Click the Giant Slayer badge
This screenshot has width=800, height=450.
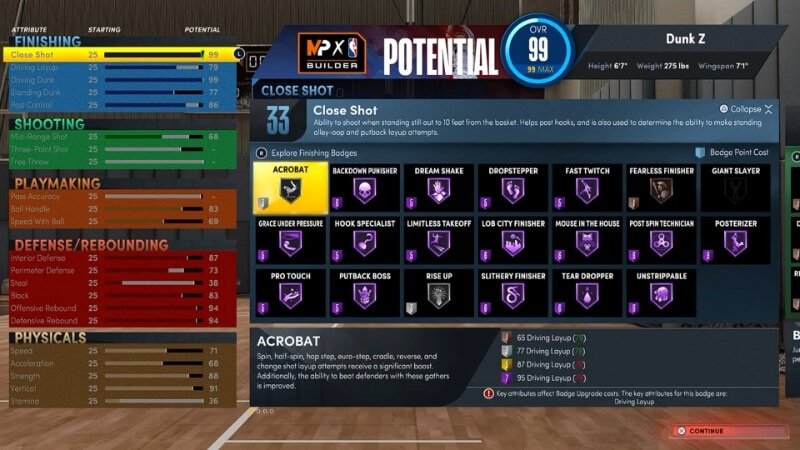tap(736, 187)
